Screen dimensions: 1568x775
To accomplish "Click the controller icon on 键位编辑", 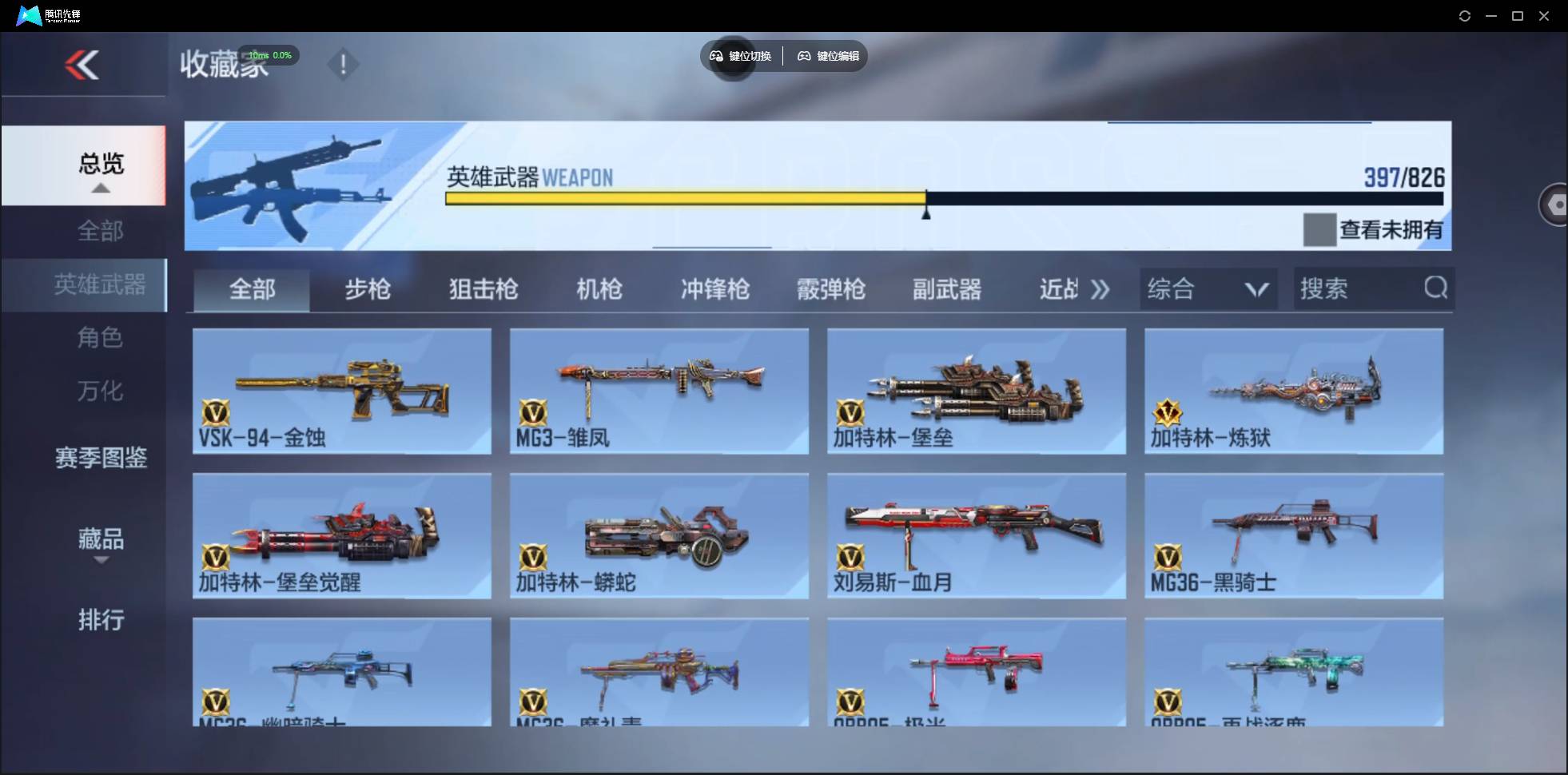I will (x=804, y=56).
